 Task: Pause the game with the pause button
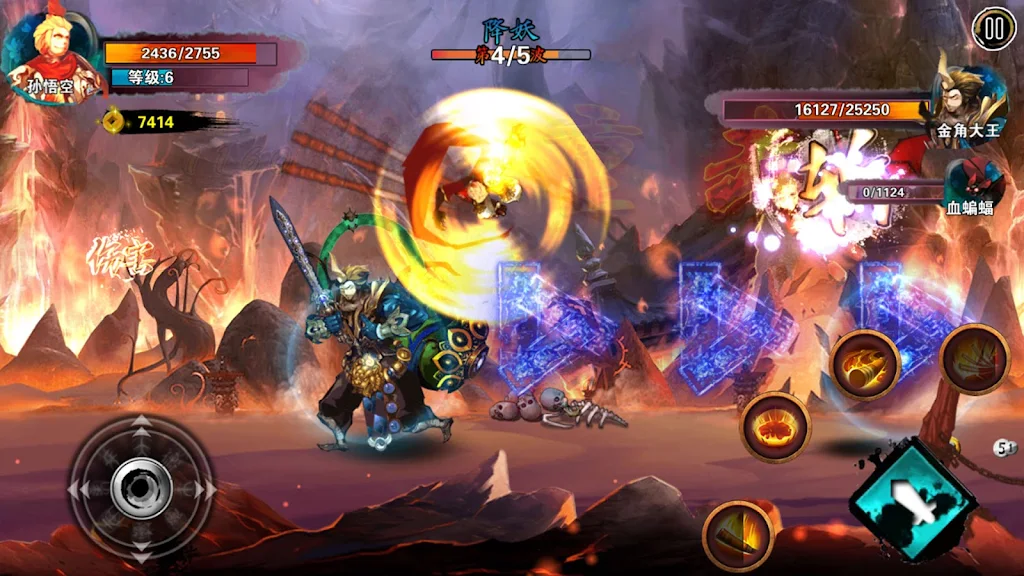pyautogui.click(x=993, y=29)
